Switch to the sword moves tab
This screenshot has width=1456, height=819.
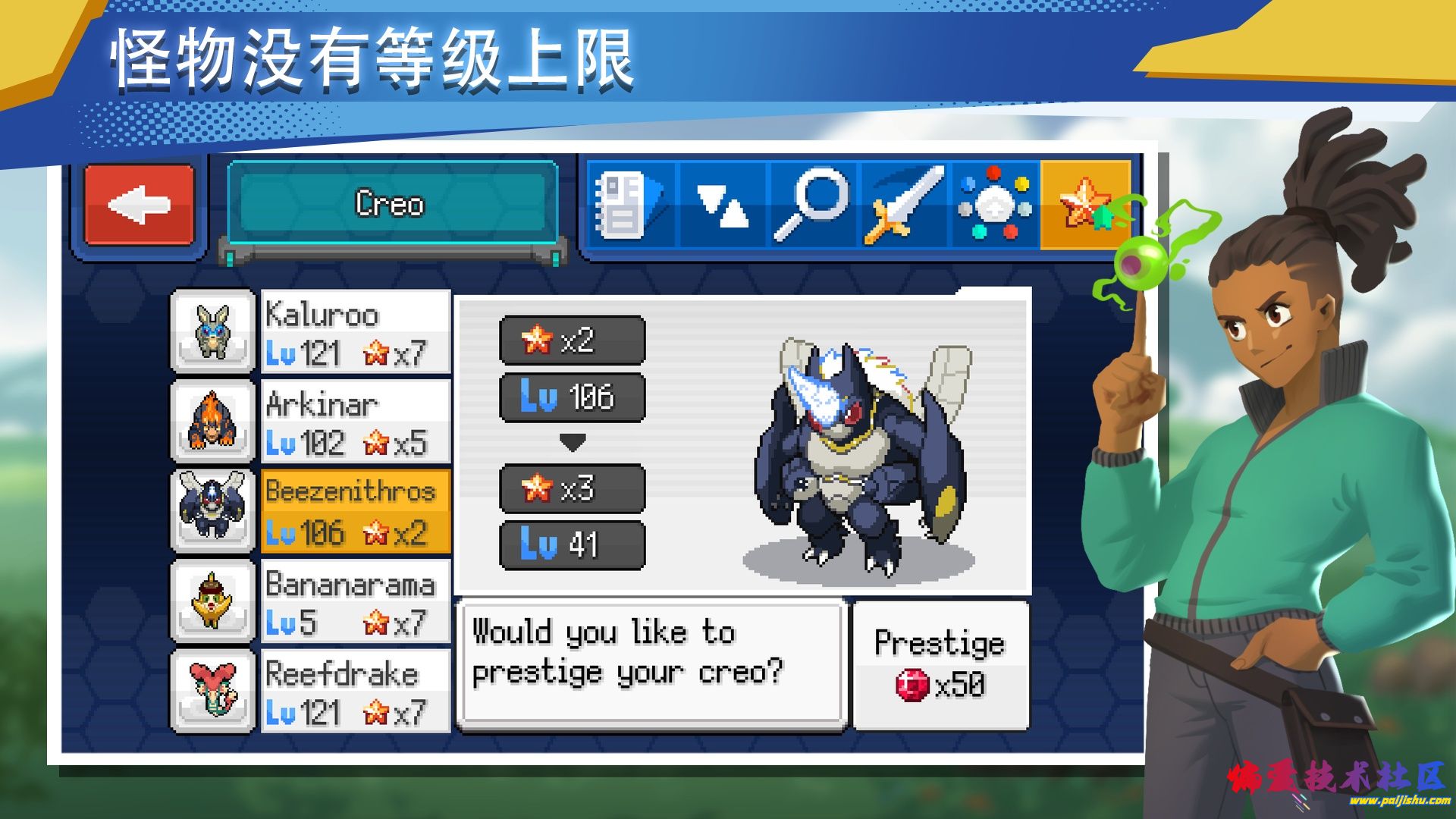pyautogui.click(x=905, y=205)
